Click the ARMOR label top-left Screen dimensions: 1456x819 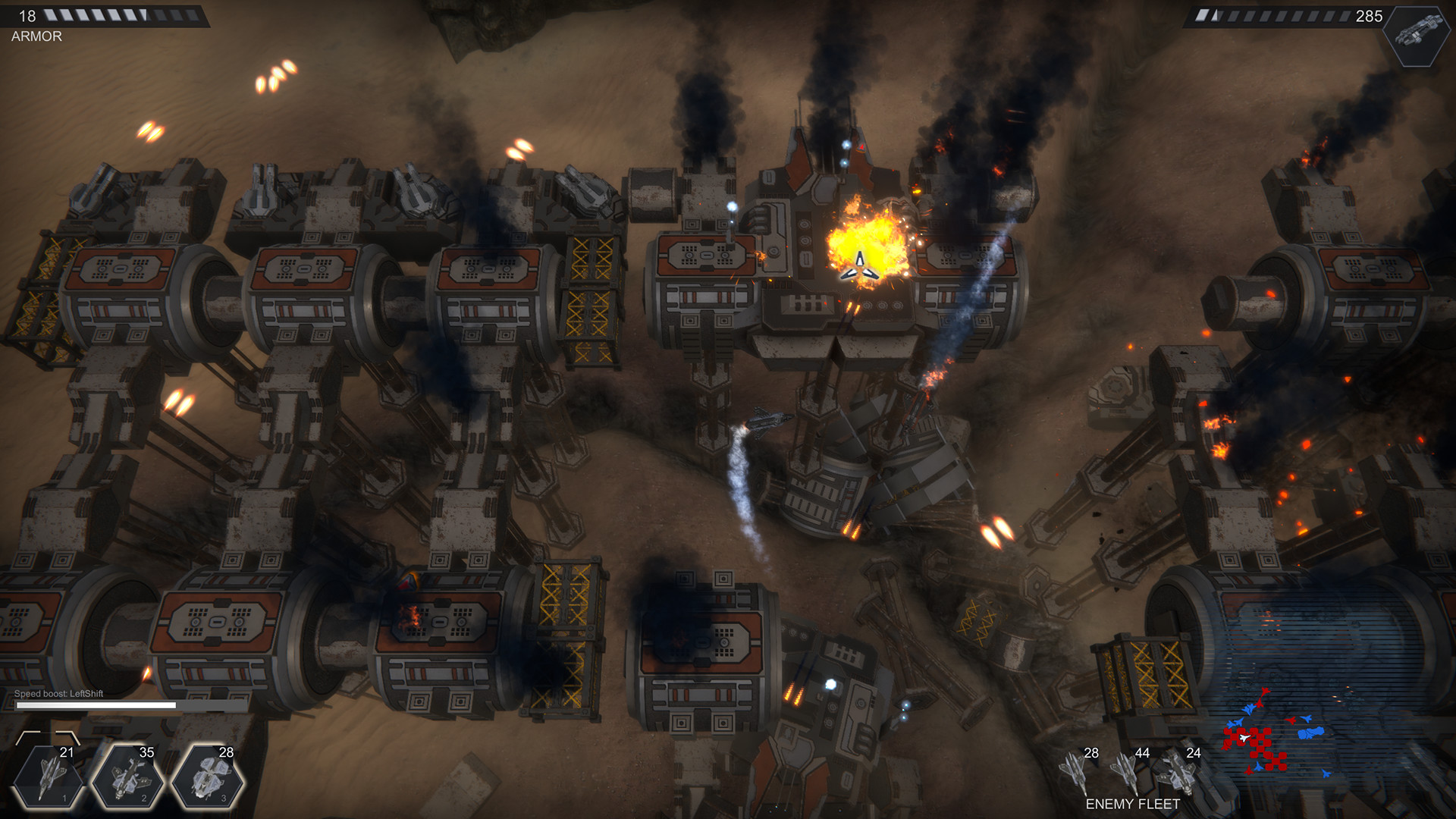tap(36, 36)
